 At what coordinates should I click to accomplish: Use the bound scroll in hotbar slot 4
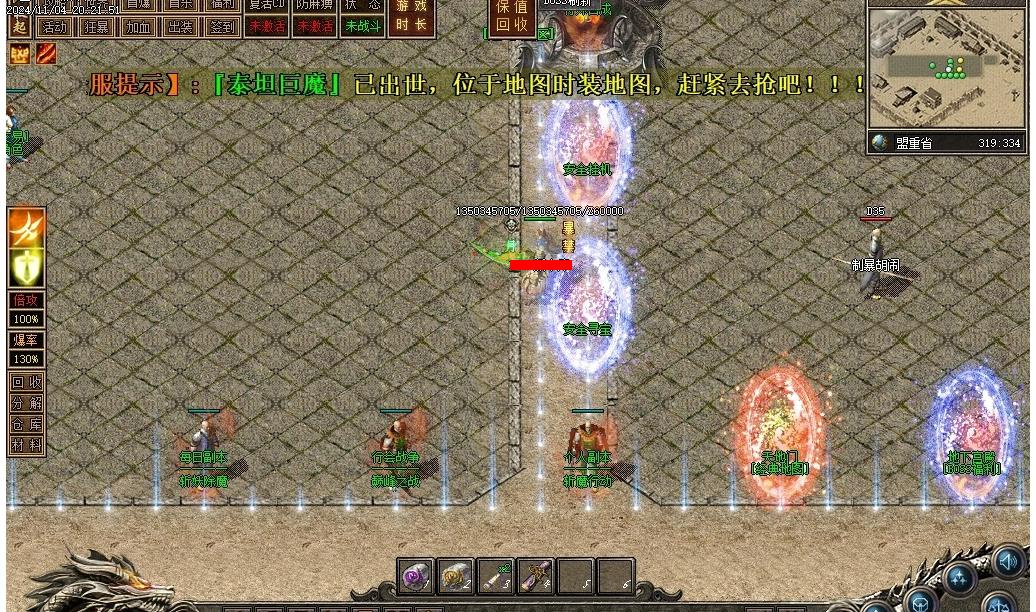click(x=536, y=576)
